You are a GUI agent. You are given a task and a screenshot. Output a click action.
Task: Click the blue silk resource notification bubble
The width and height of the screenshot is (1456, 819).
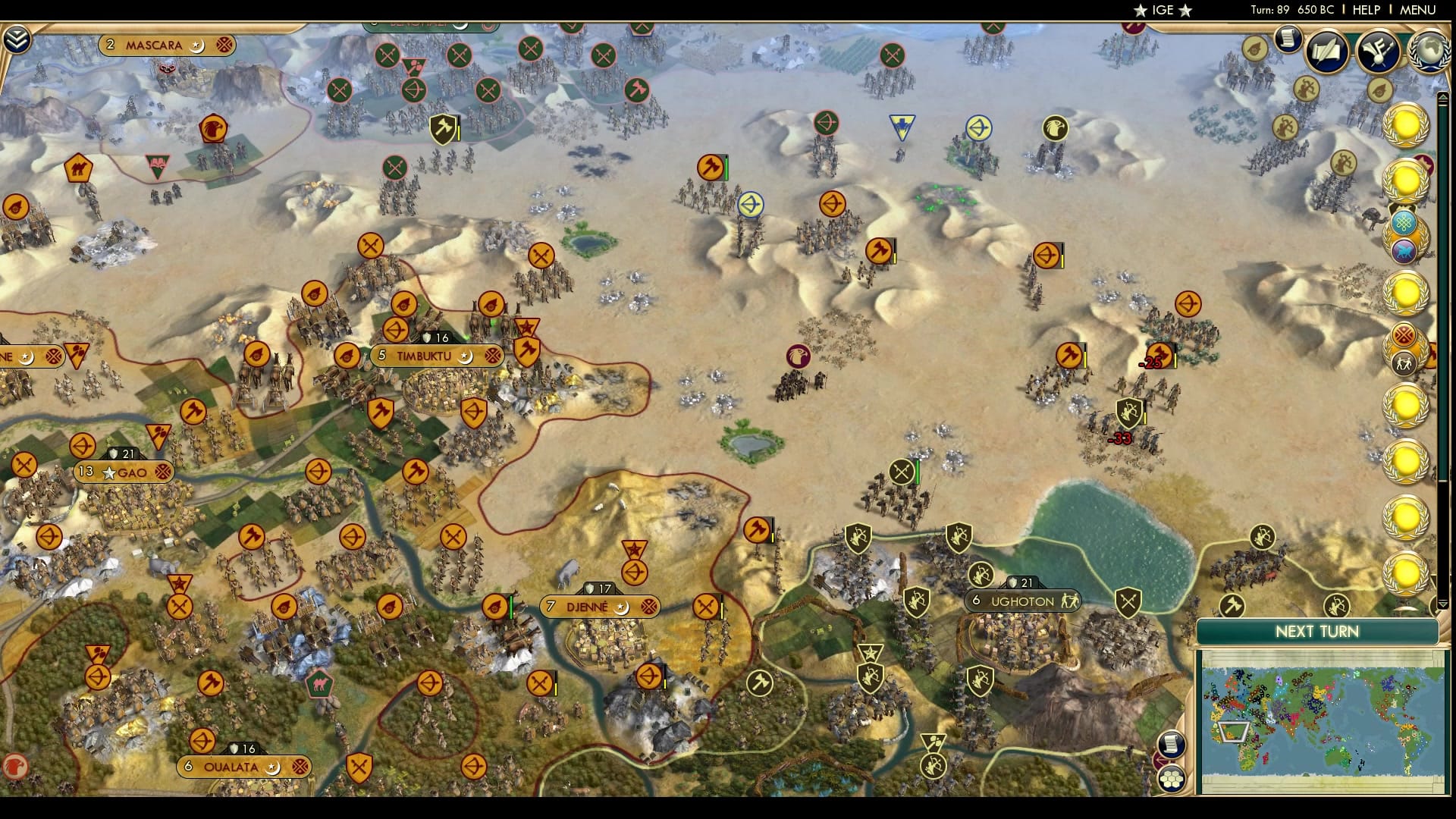[x=1403, y=222]
